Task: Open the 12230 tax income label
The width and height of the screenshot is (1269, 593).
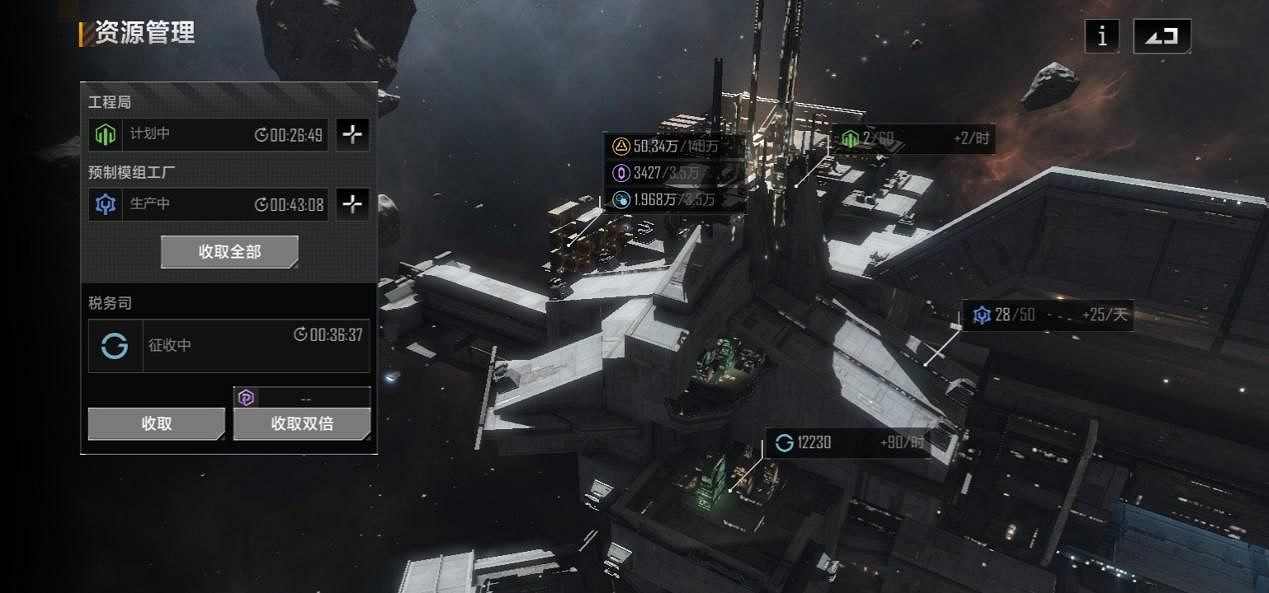Action: pos(848,443)
